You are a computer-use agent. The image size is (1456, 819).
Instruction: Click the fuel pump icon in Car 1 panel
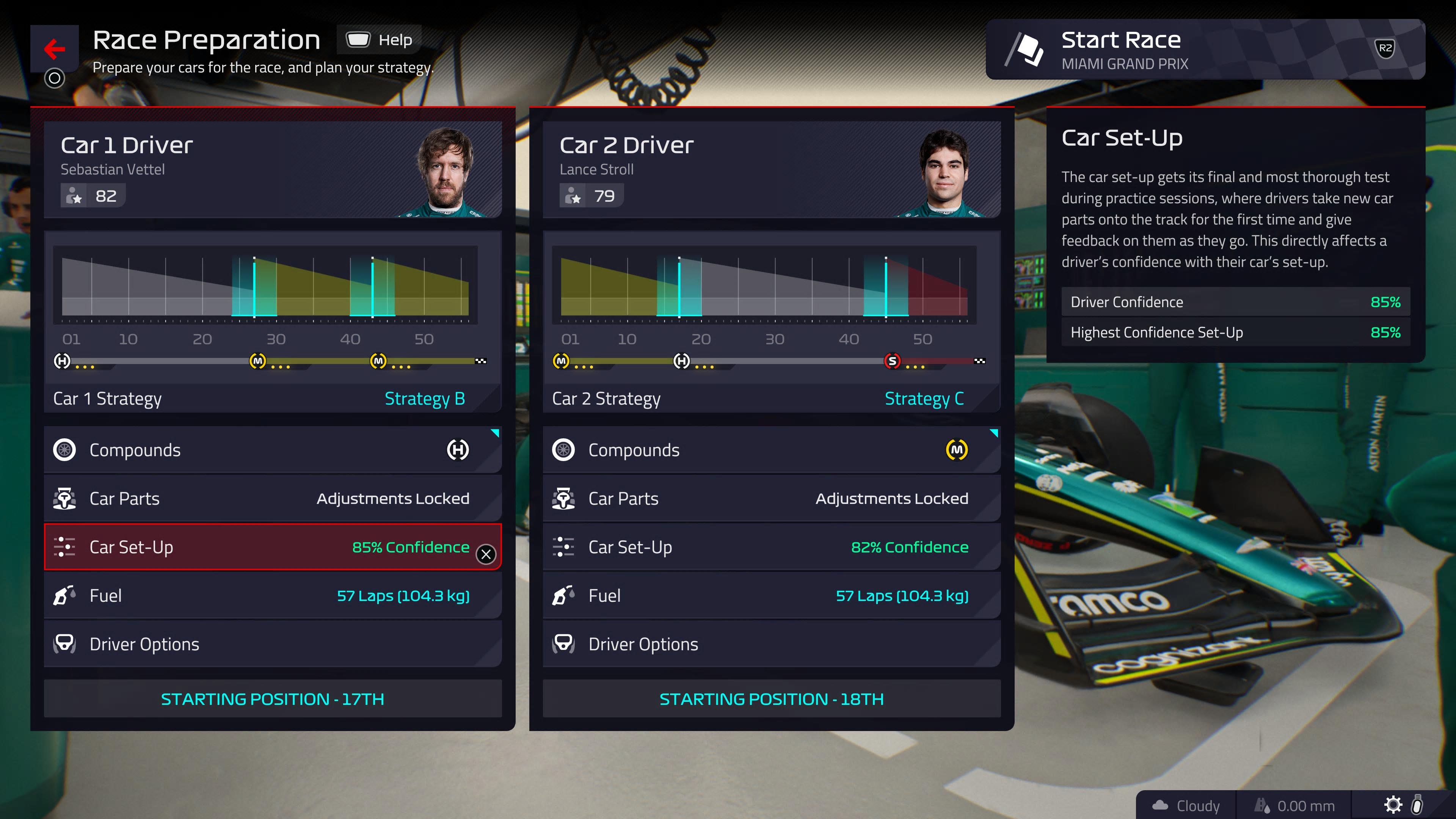pyautogui.click(x=65, y=595)
